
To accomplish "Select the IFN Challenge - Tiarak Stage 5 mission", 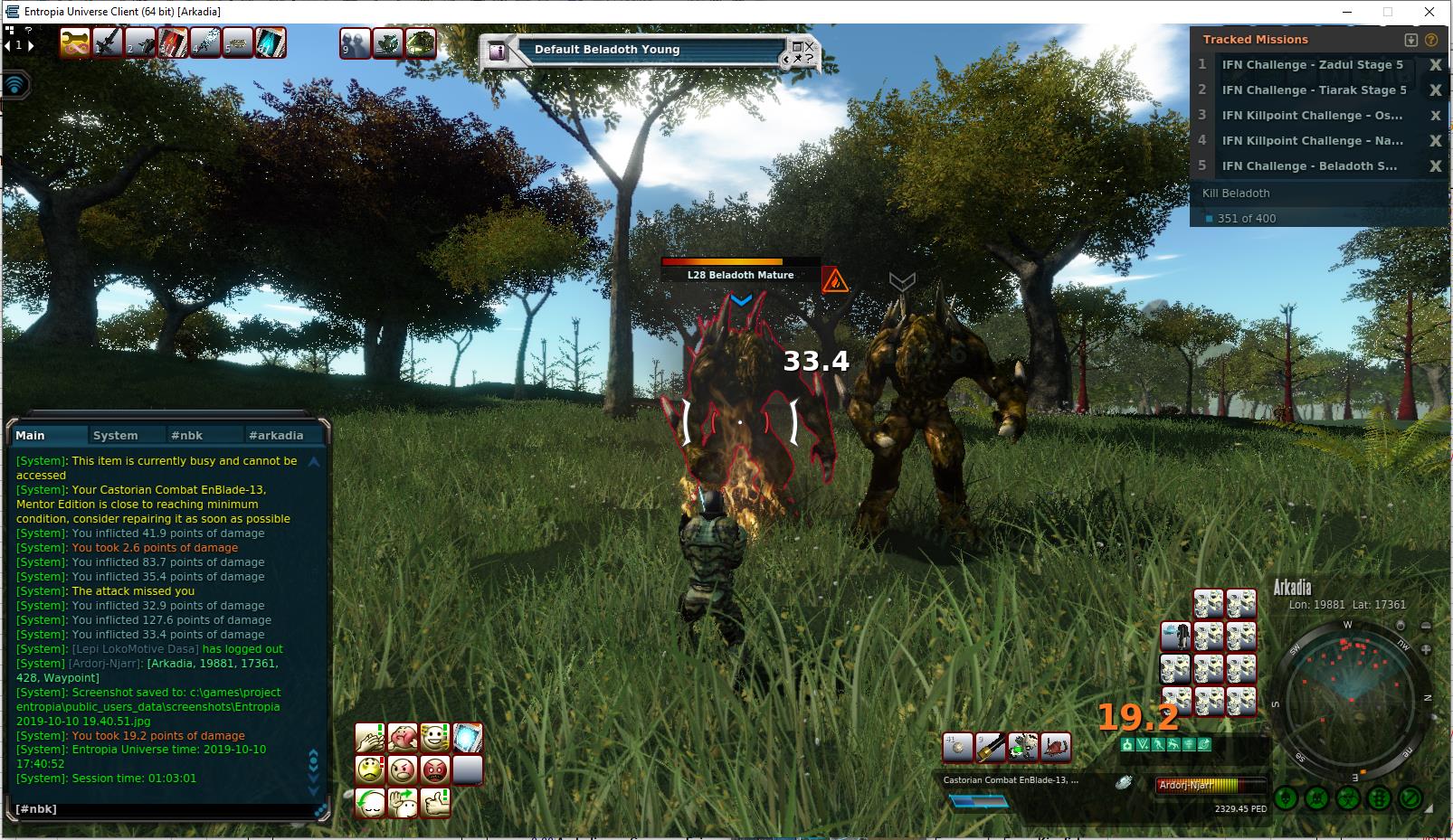I will [x=1314, y=90].
